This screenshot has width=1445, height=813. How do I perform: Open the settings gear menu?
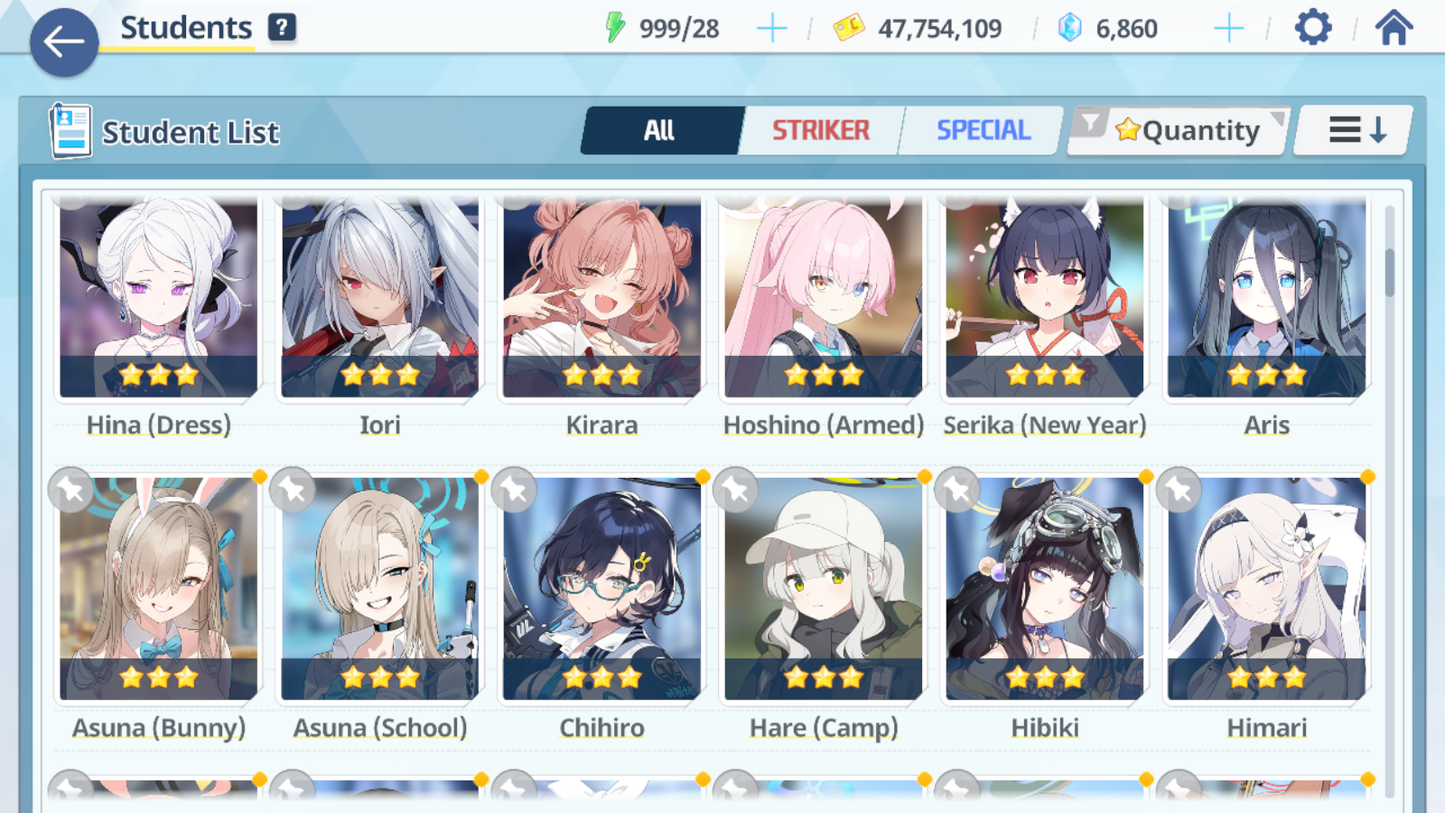pyautogui.click(x=1313, y=28)
